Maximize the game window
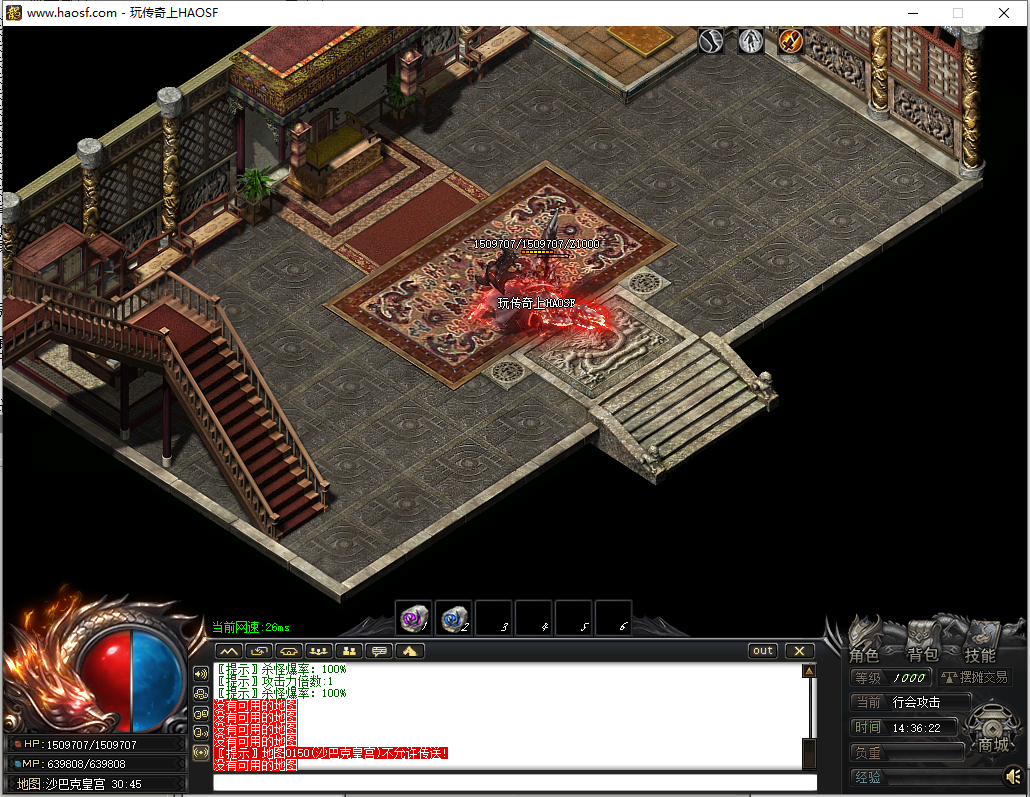Viewport: 1030px width, 797px height. point(958,13)
